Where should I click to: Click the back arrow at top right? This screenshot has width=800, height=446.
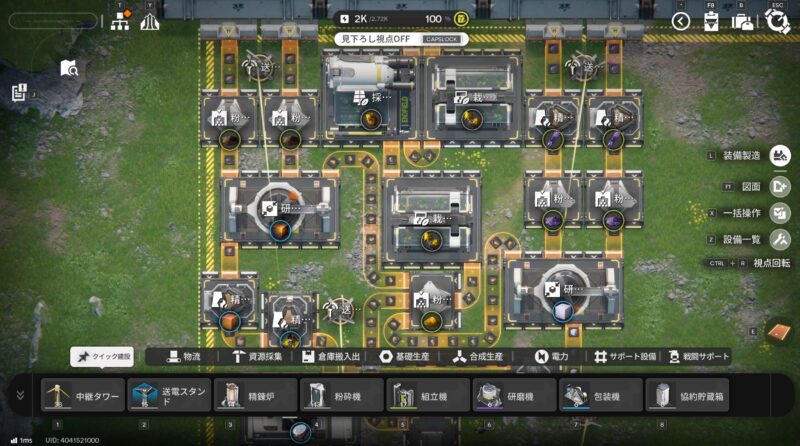click(x=681, y=21)
